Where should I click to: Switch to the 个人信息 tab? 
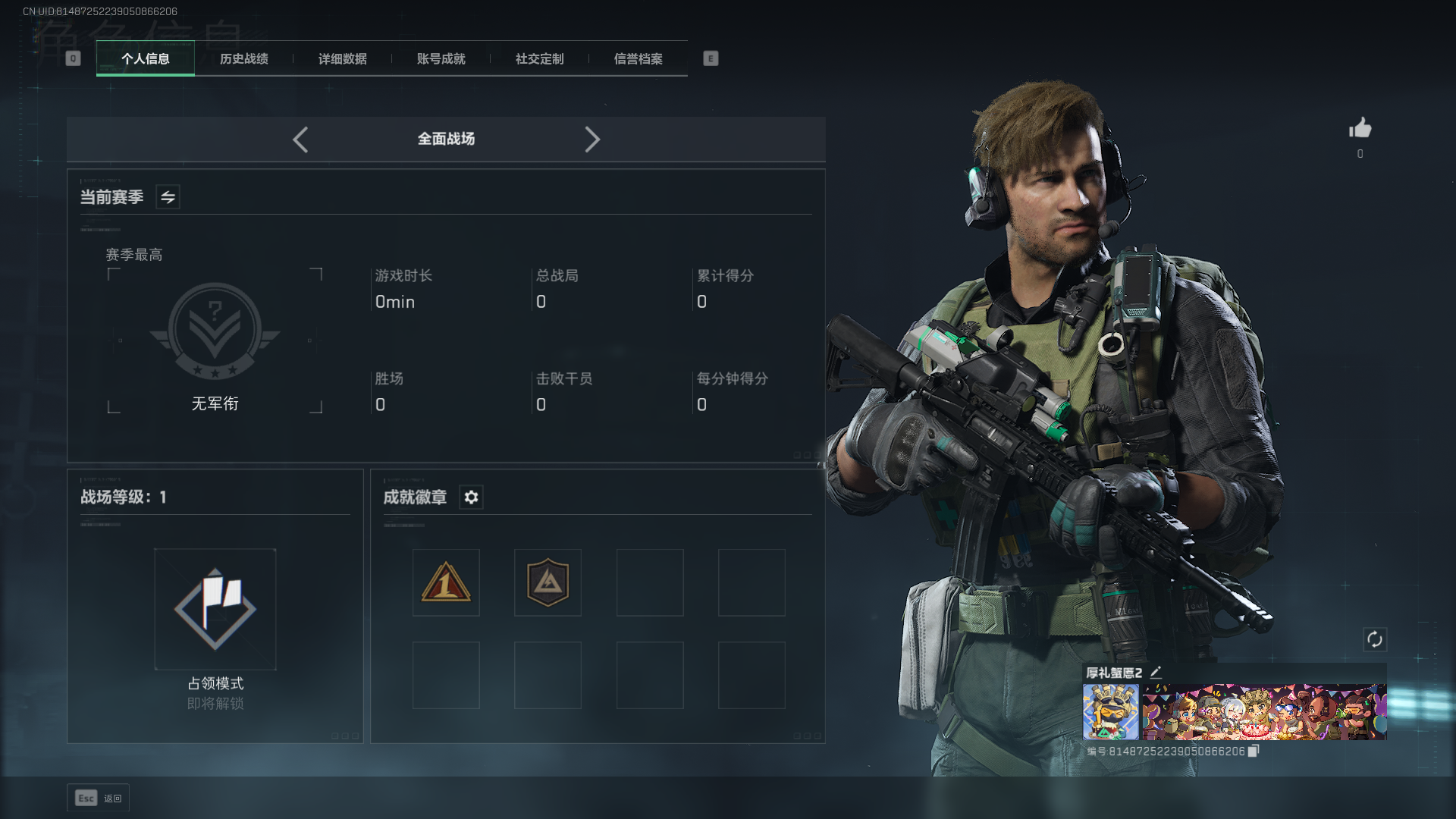(146, 59)
